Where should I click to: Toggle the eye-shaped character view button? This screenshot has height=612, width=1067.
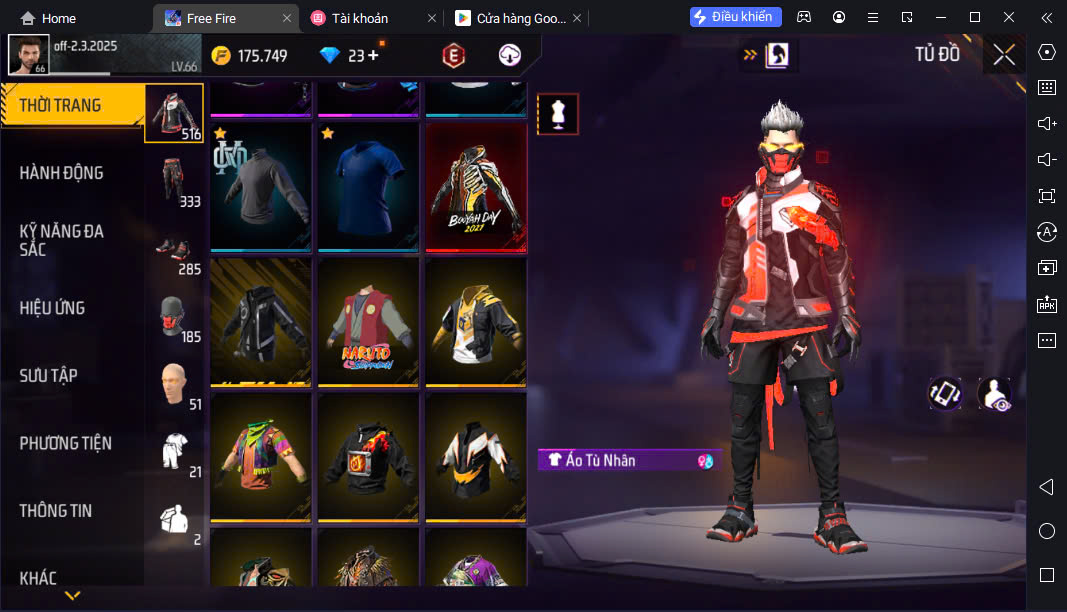tap(993, 394)
